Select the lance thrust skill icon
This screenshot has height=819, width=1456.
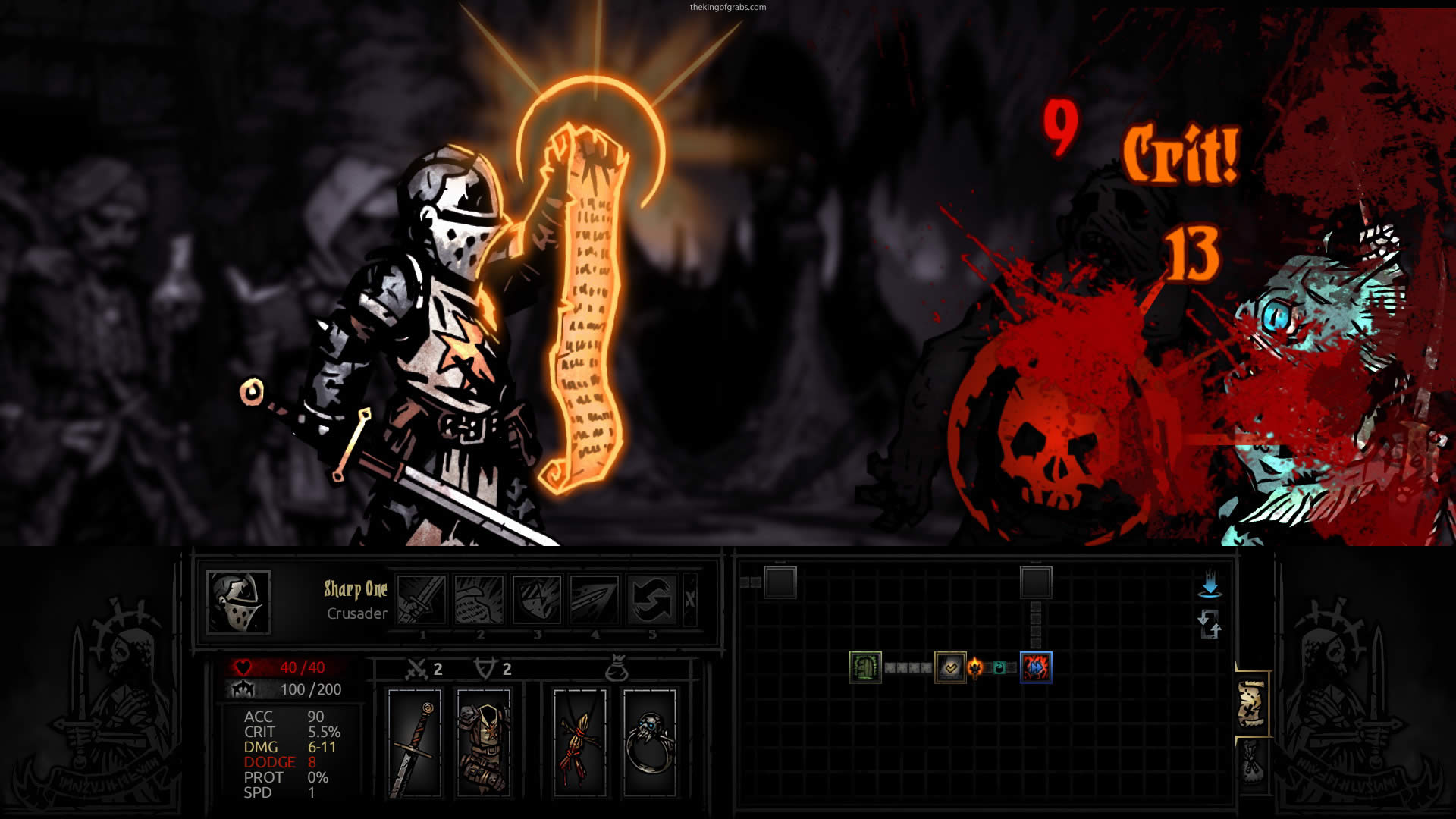click(x=595, y=599)
